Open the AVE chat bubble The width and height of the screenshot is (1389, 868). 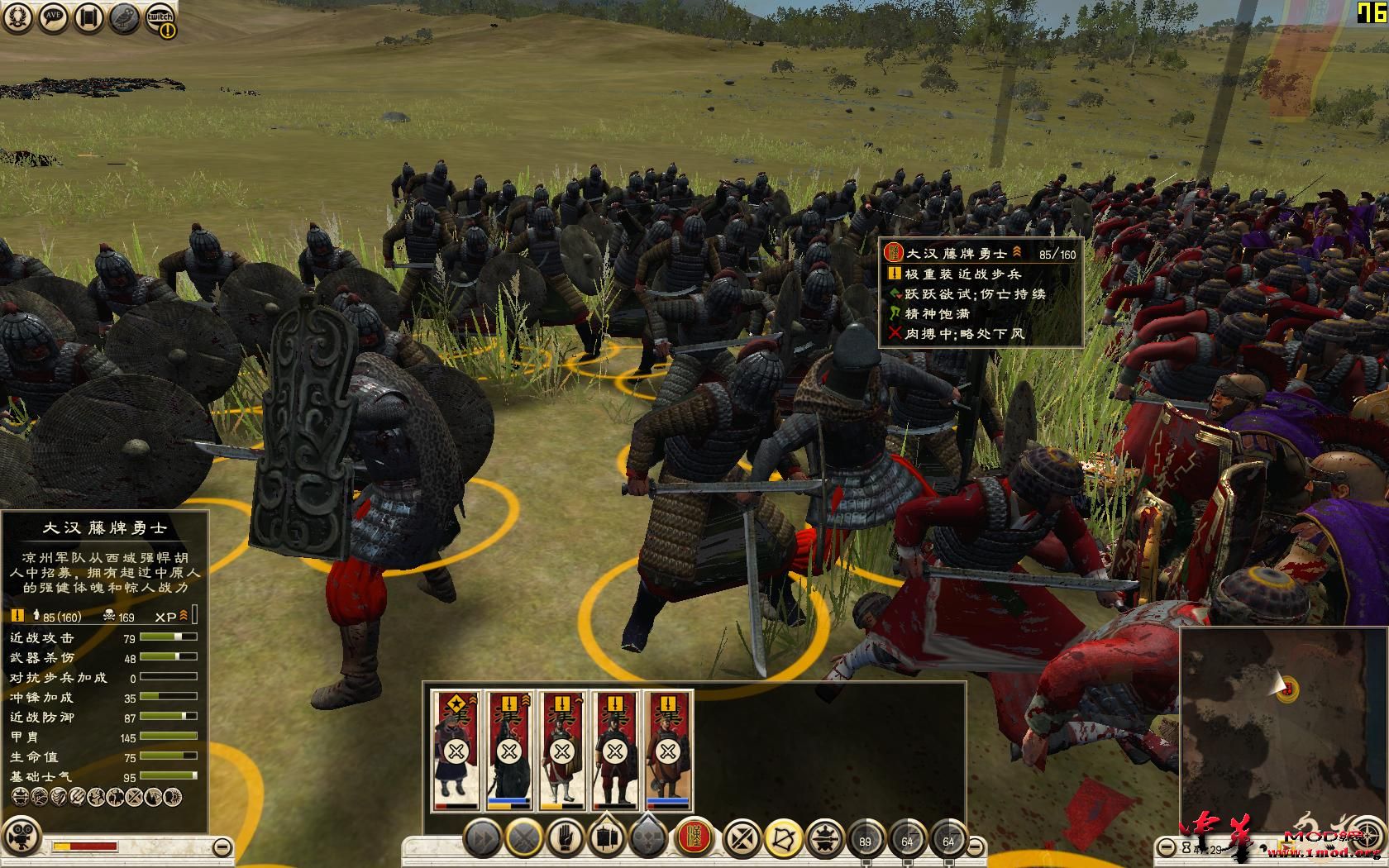[54, 19]
